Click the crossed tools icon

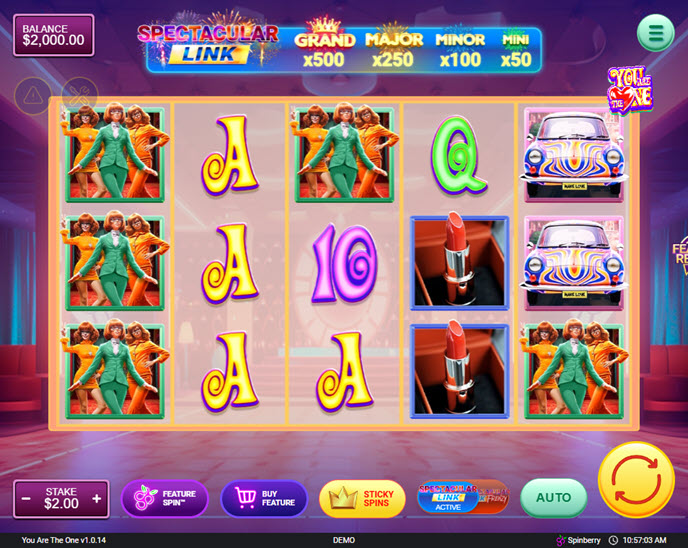point(78,96)
